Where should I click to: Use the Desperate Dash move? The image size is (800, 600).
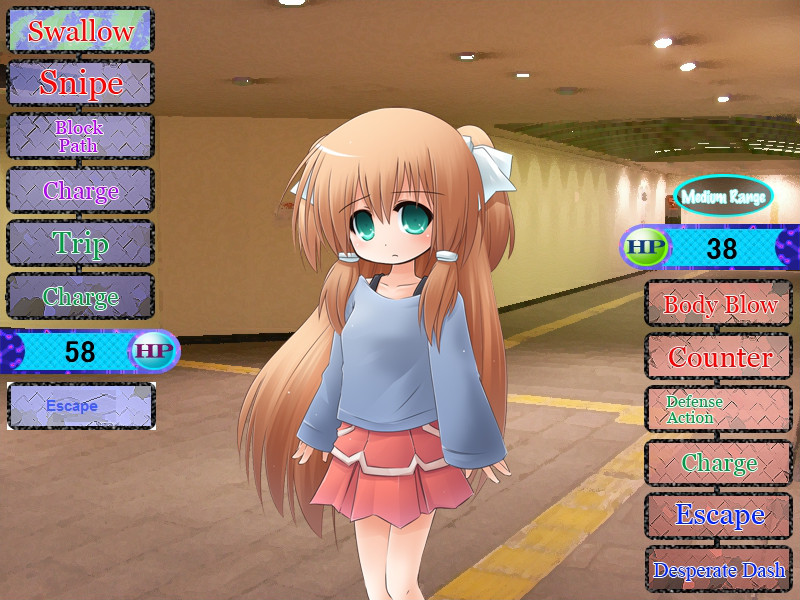(719, 570)
